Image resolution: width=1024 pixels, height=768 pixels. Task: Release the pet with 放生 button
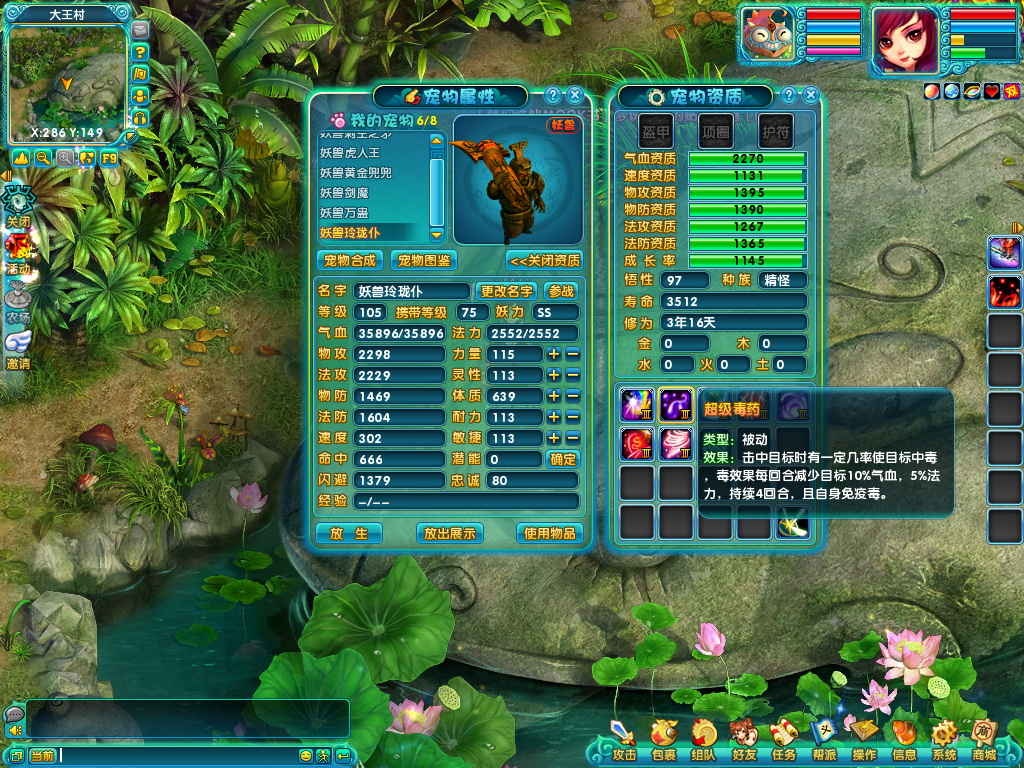coord(349,533)
